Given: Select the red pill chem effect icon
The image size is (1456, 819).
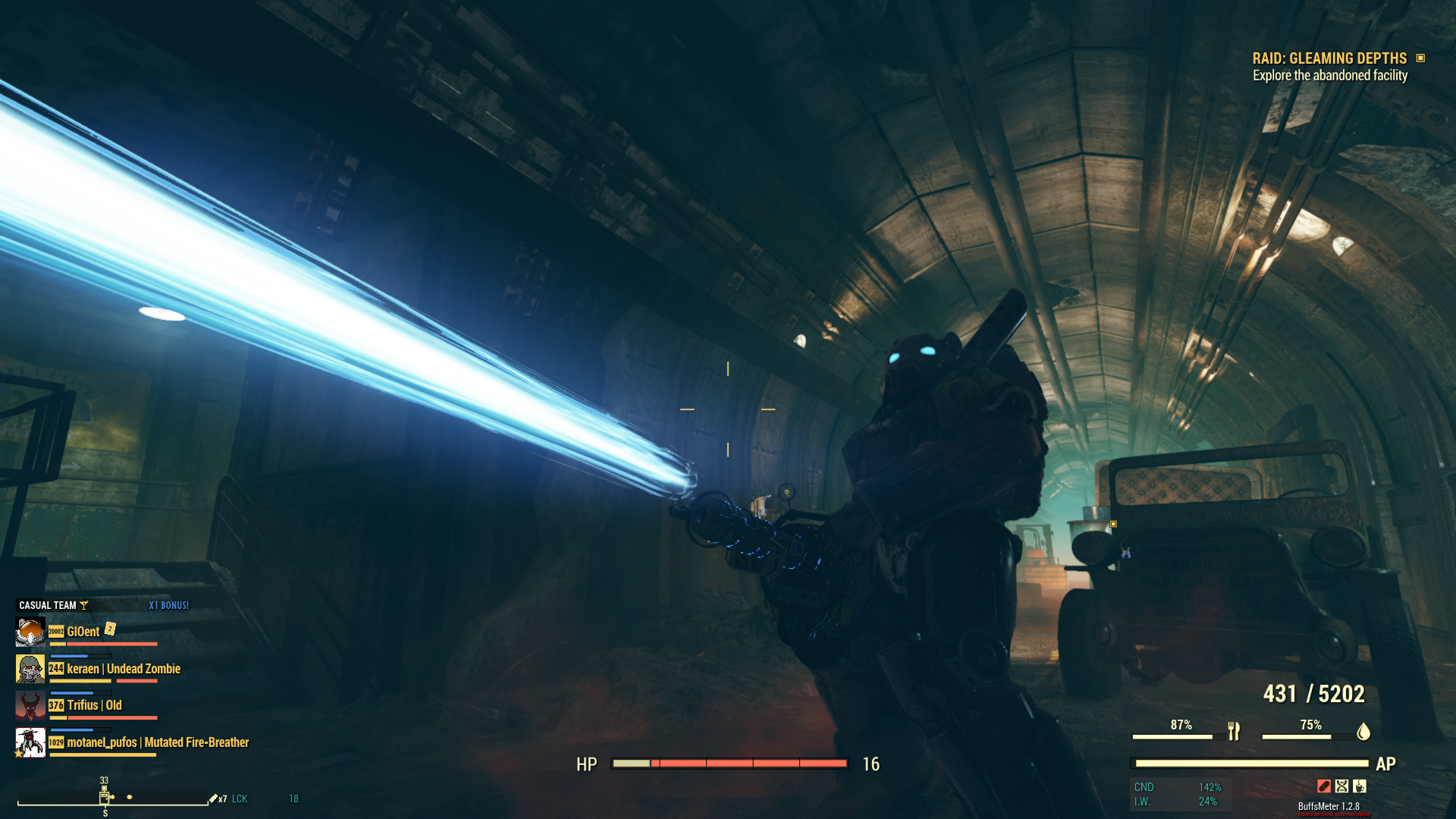Looking at the screenshot, I should (x=1323, y=786).
